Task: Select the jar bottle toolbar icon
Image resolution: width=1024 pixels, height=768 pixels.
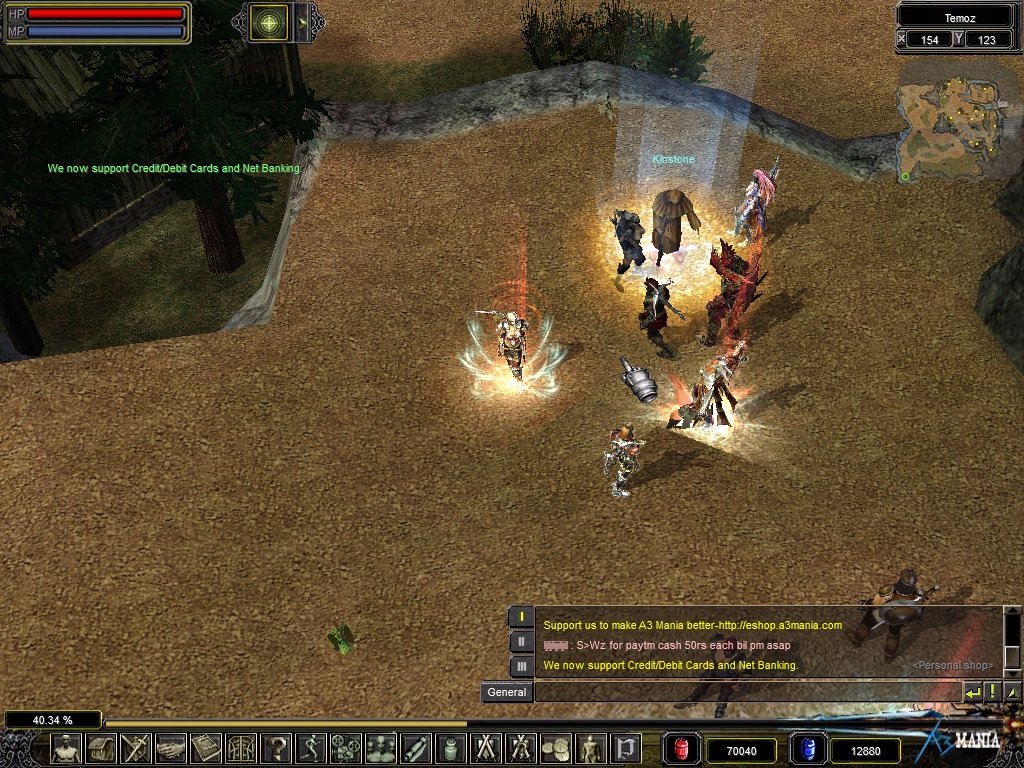Action: coord(450,748)
